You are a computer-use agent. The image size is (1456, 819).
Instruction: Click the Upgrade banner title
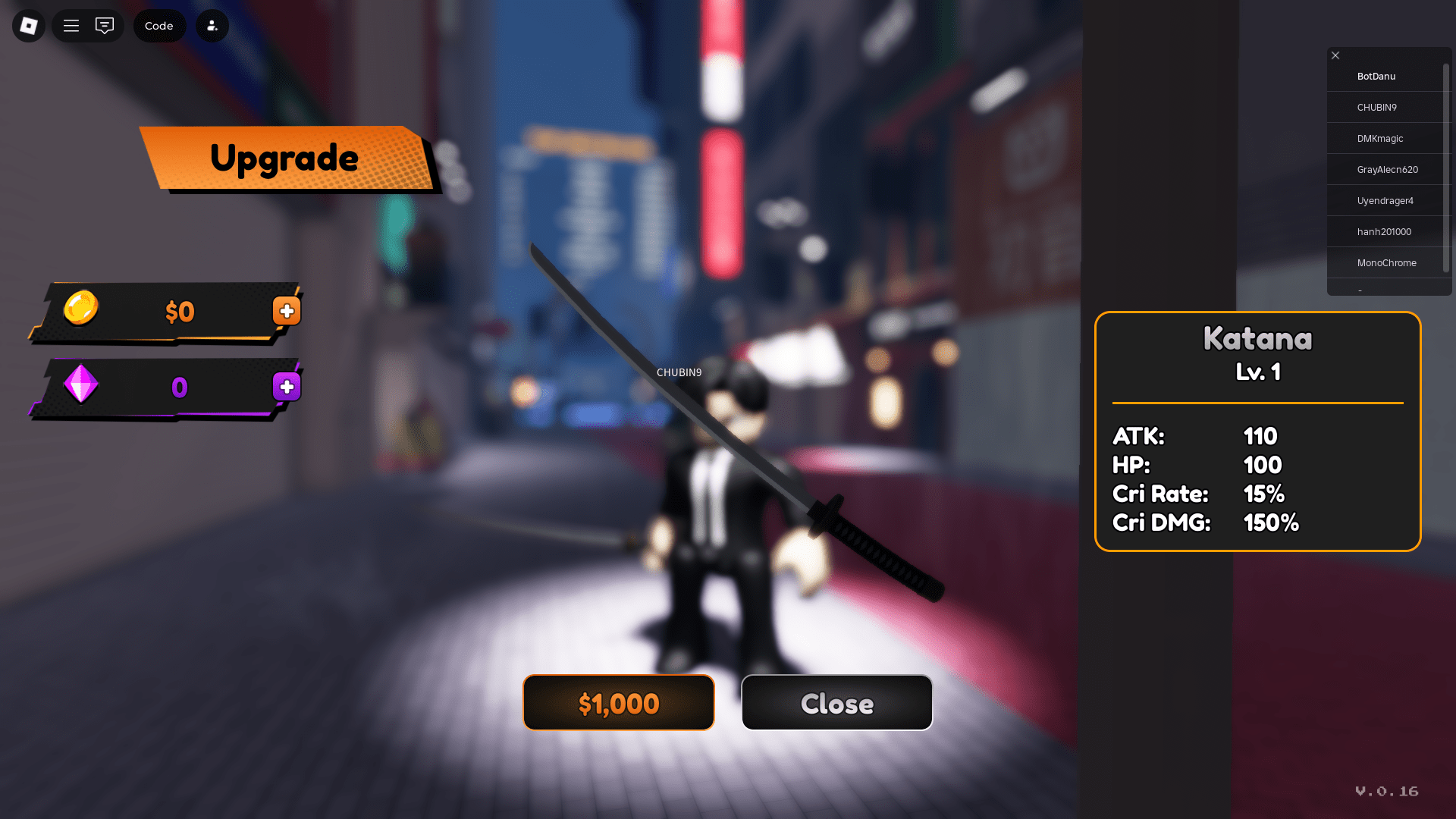pyautogui.click(x=285, y=158)
